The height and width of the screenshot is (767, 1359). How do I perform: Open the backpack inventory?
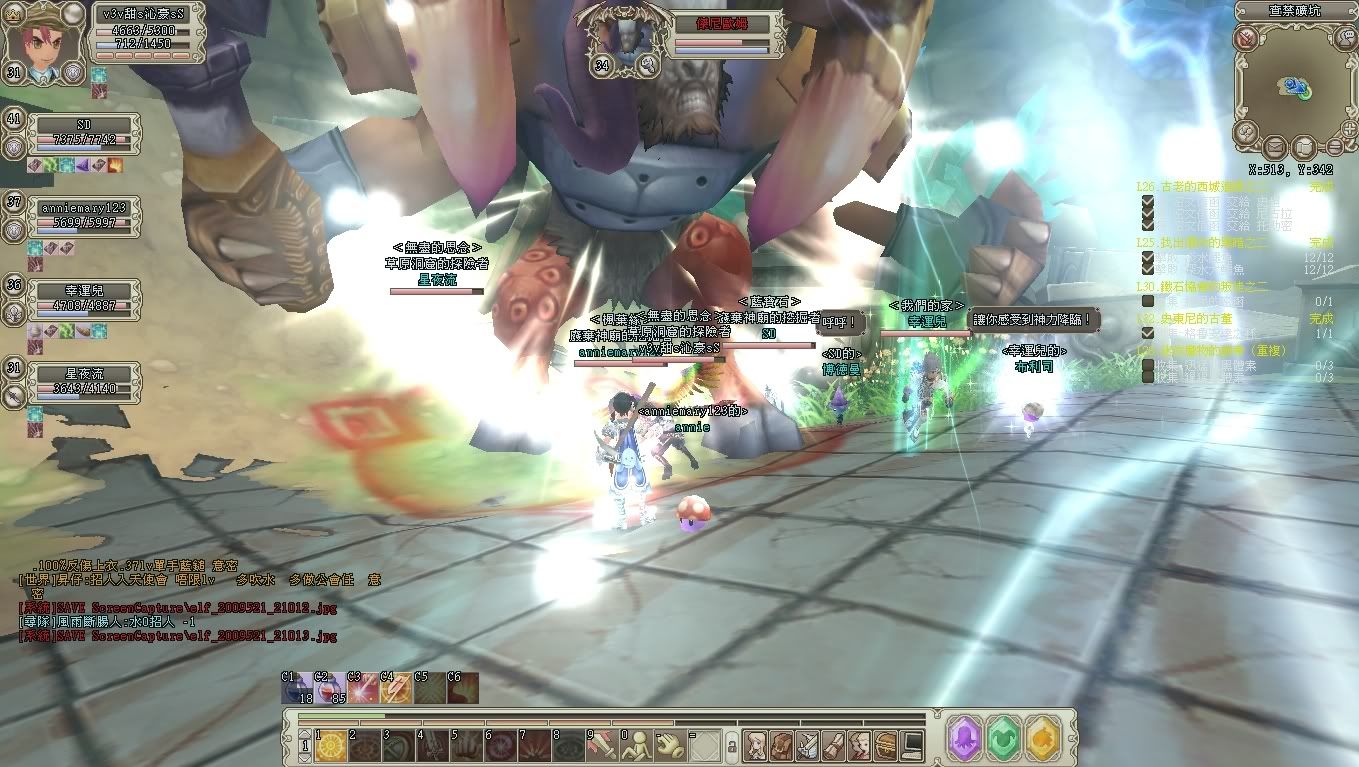(781, 745)
